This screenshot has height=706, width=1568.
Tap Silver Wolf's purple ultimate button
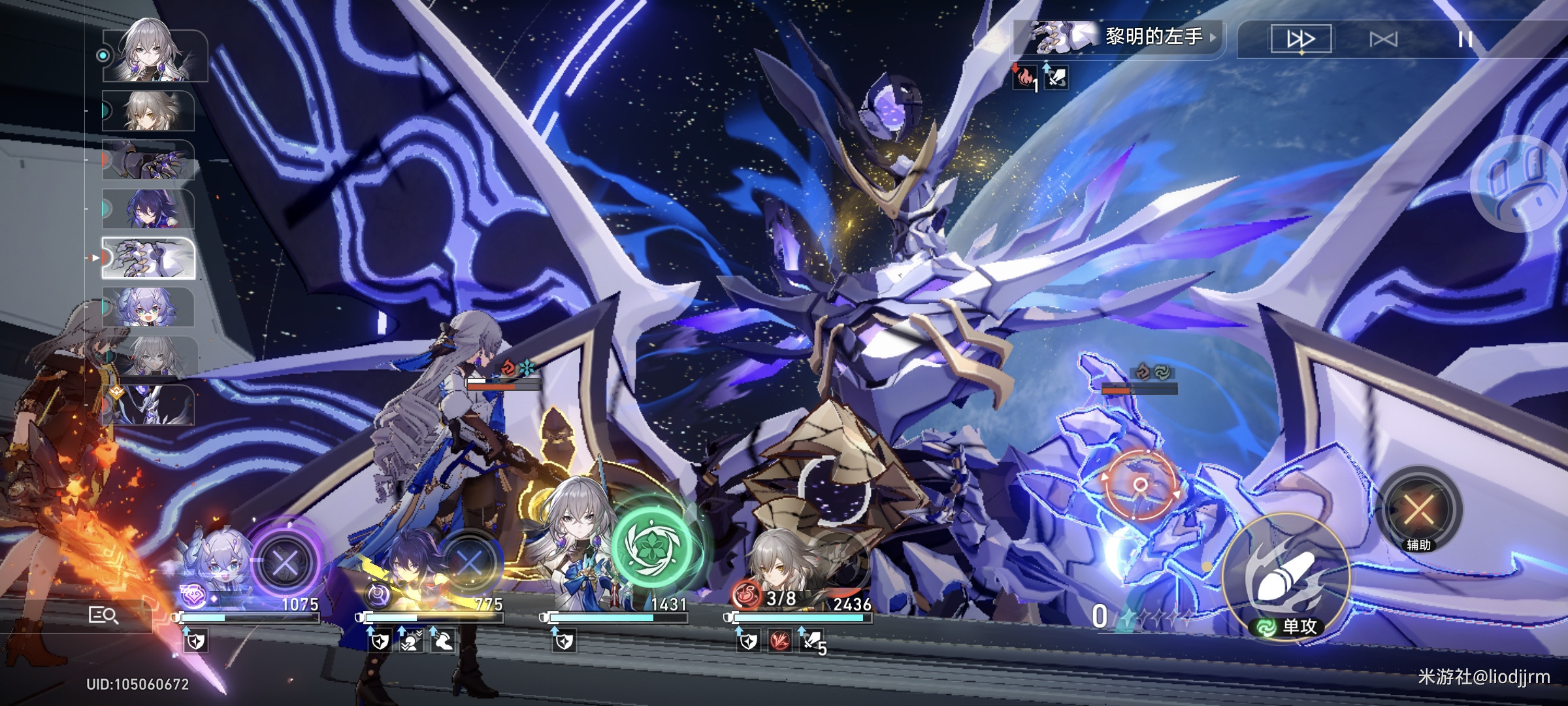(285, 562)
